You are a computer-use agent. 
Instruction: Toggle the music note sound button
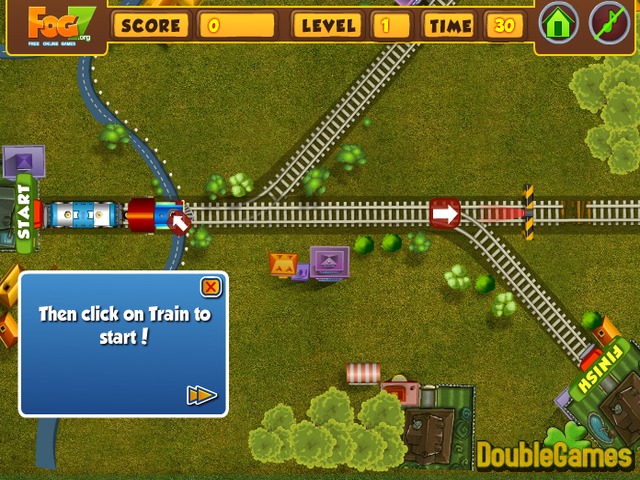pos(609,23)
